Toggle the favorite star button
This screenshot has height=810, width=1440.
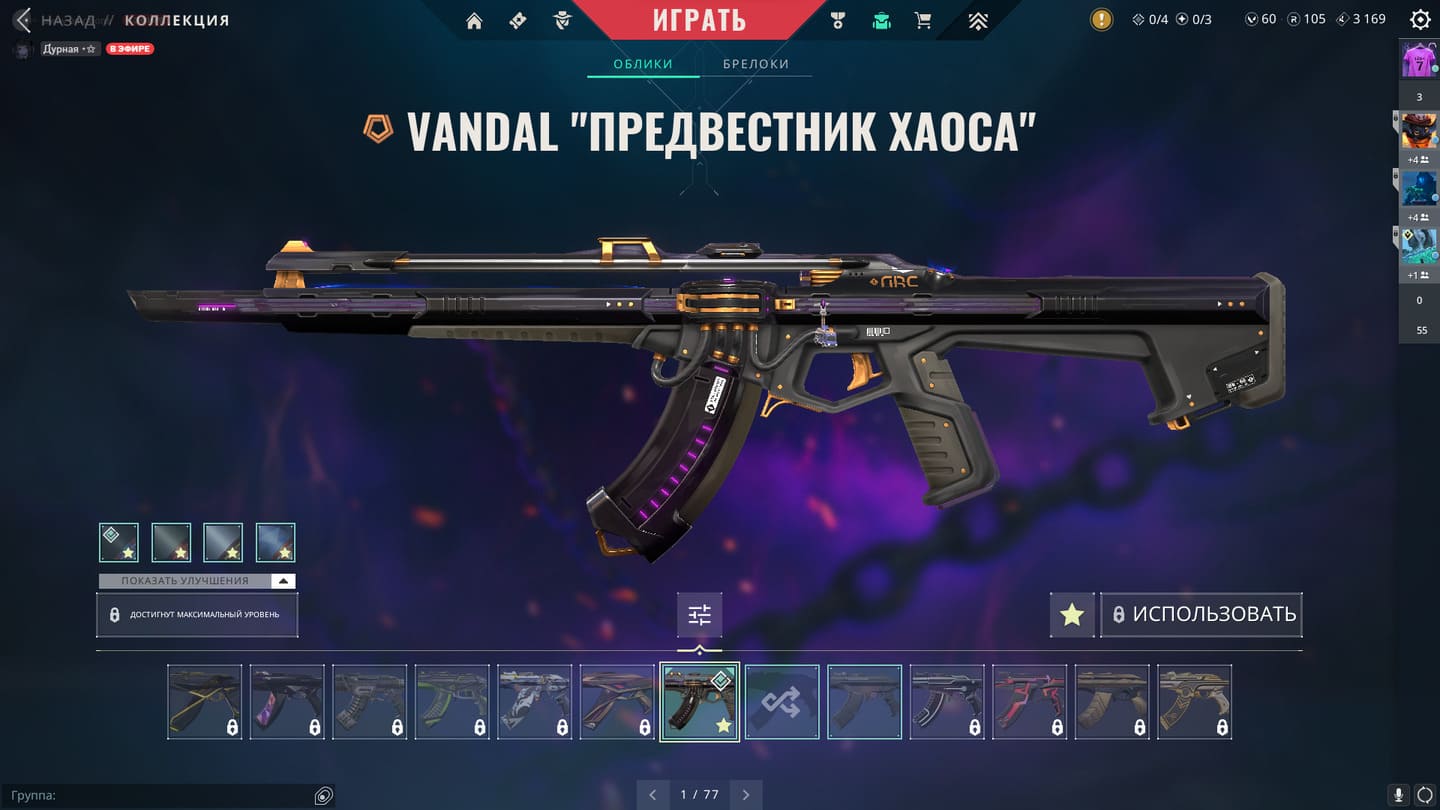1072,614
